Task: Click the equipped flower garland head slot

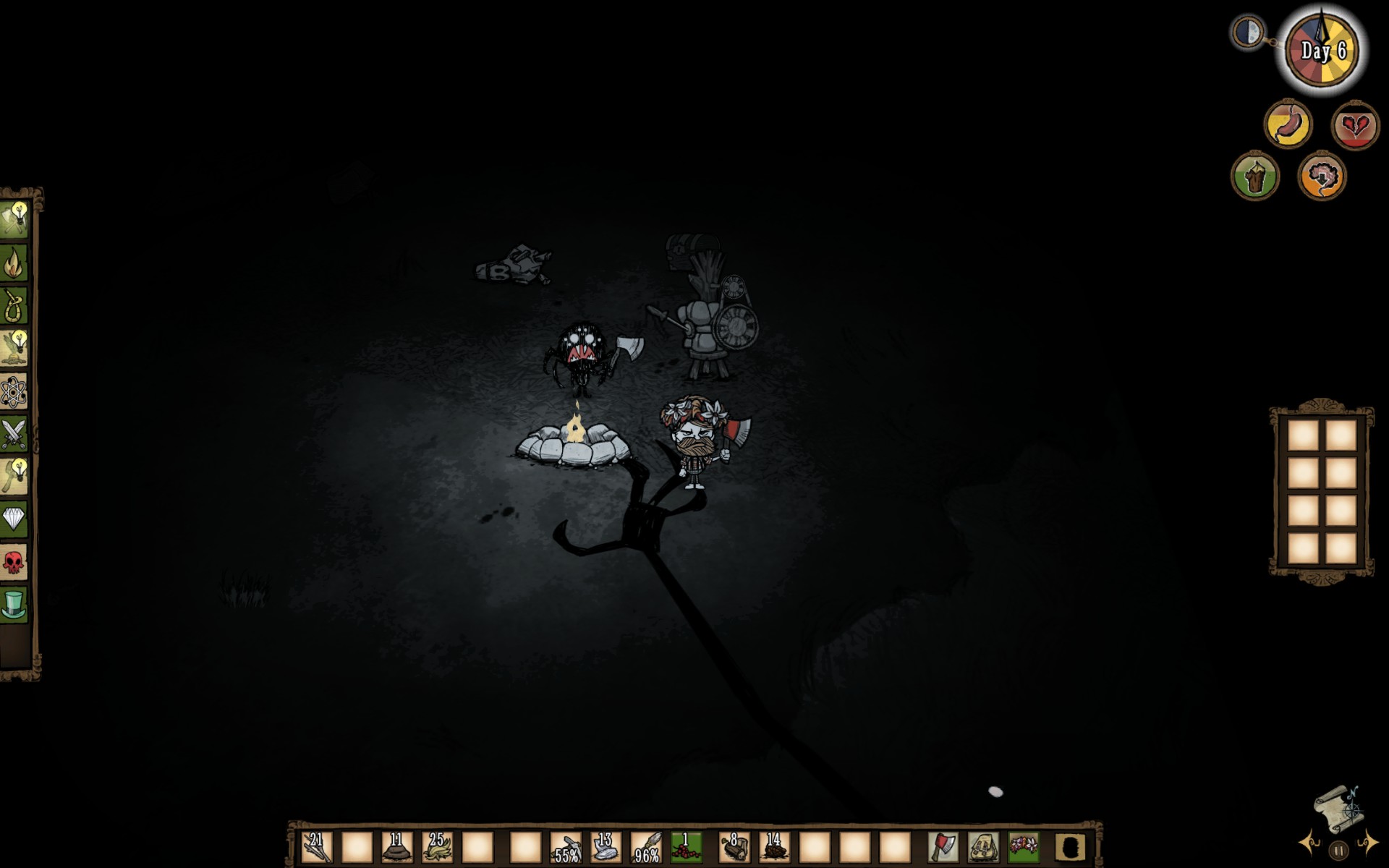Action: 1023,847
